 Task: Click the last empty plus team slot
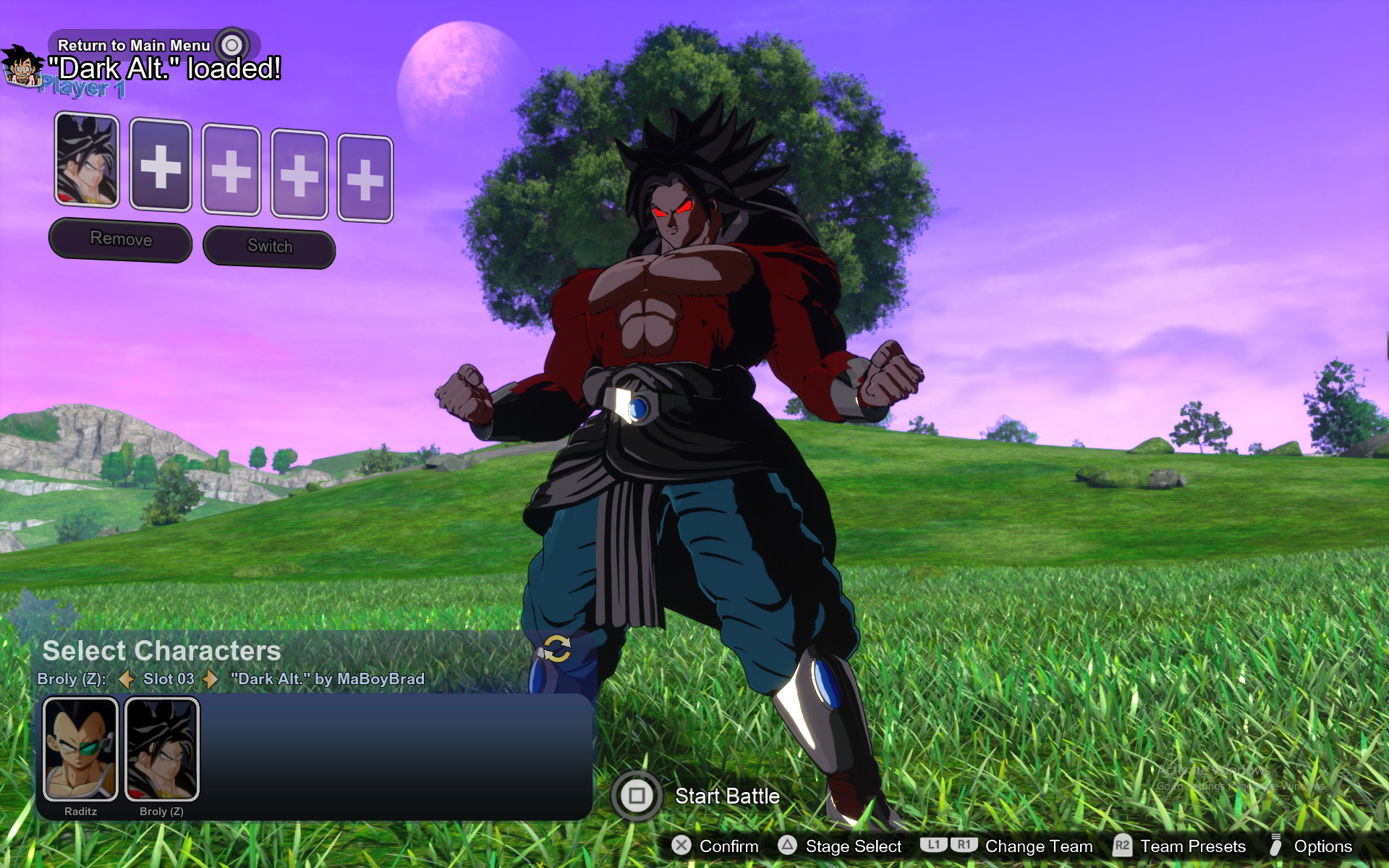pyautogui.click(x=365, y=176)
